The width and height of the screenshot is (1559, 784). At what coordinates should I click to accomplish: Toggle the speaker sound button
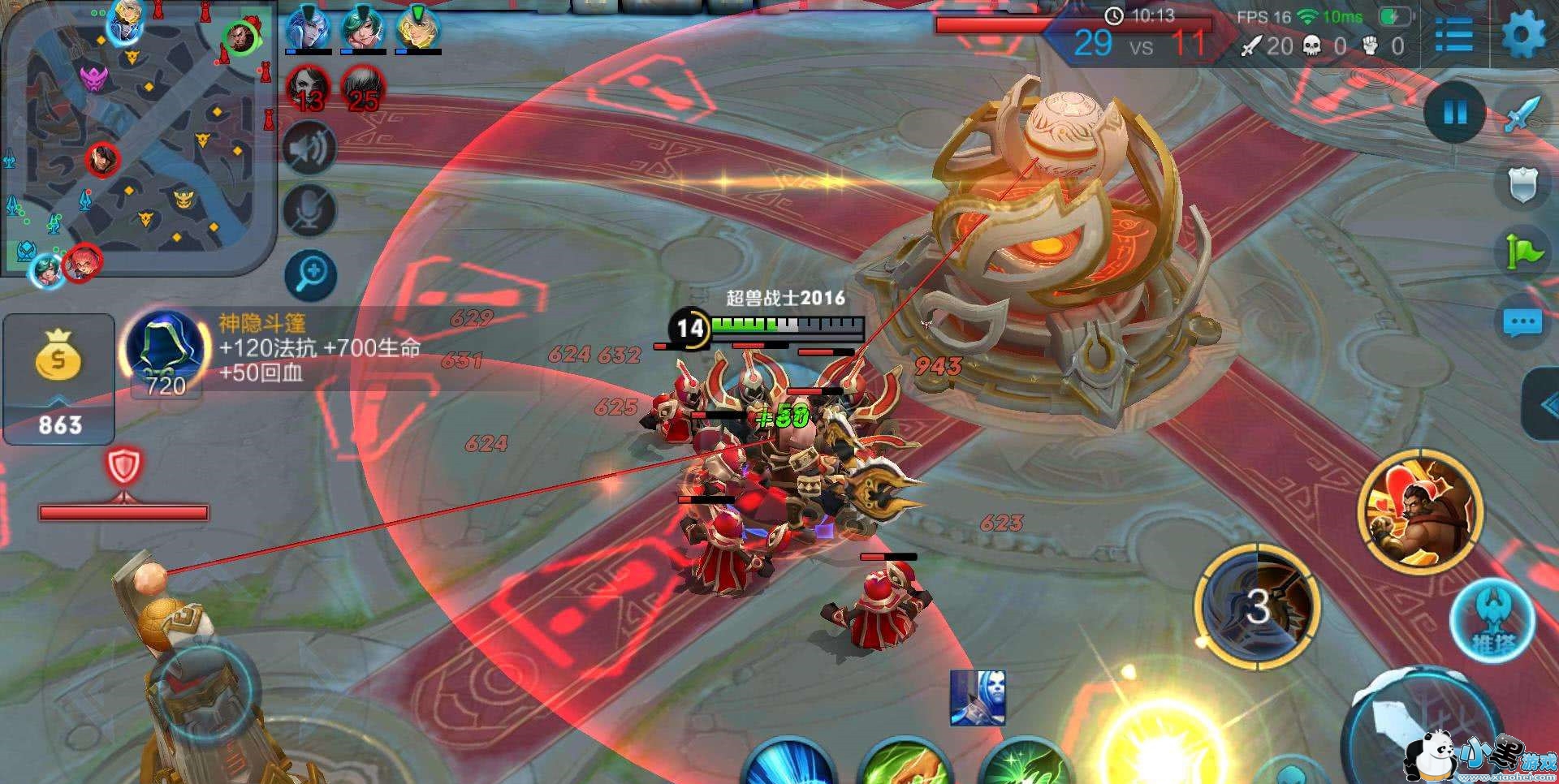click(310, 149)
